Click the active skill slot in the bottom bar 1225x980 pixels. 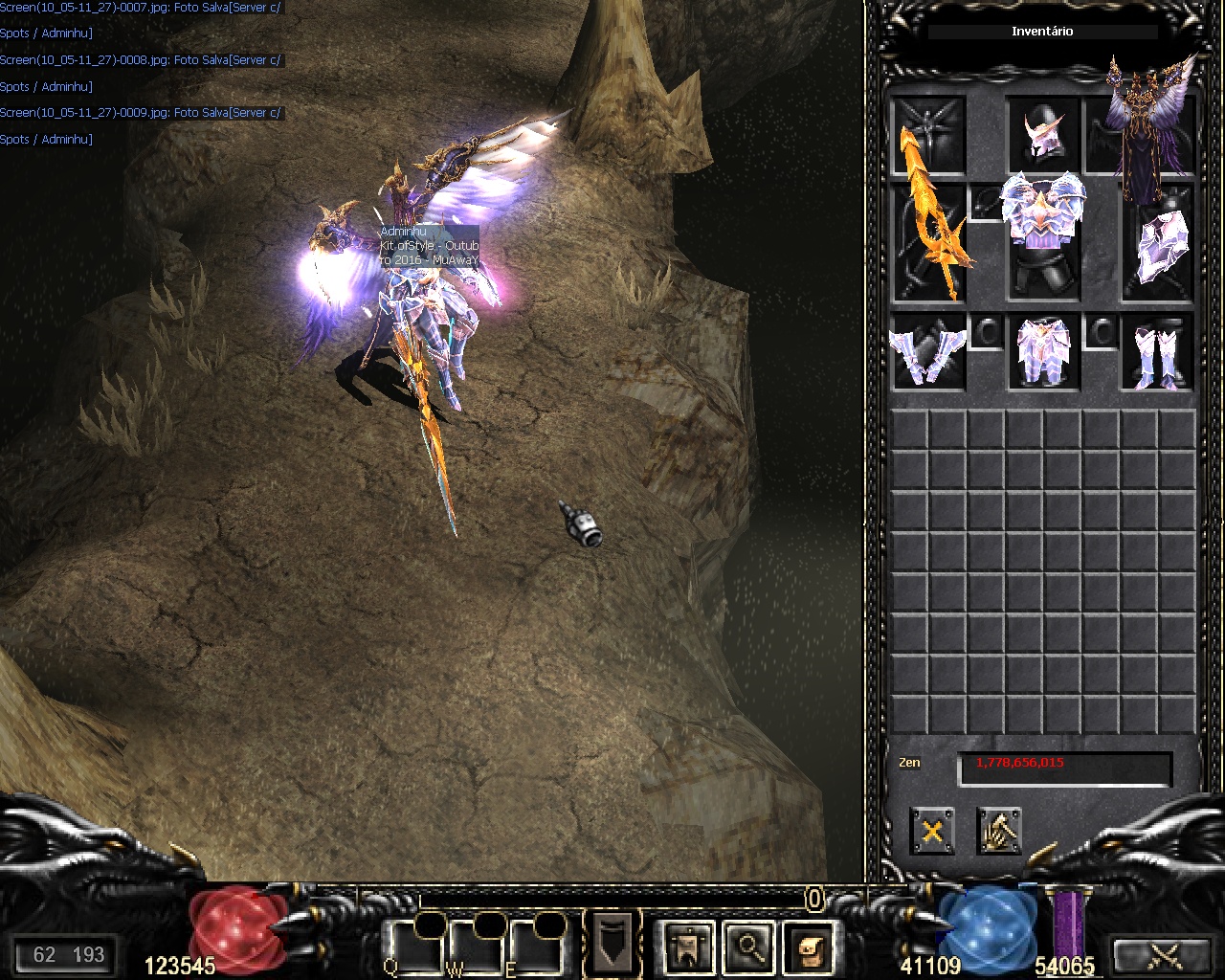[612, 943]
